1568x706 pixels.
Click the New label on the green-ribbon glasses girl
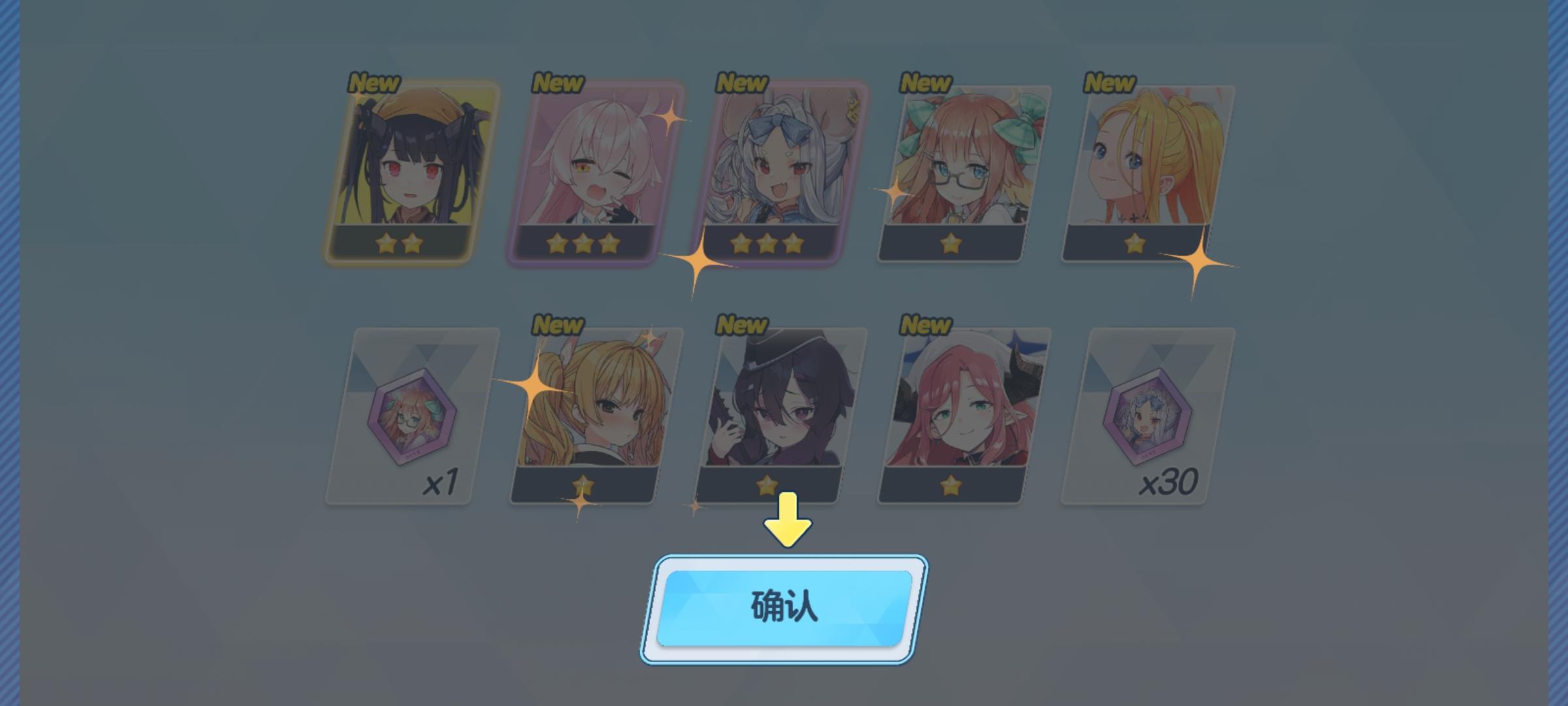[924, 83]
